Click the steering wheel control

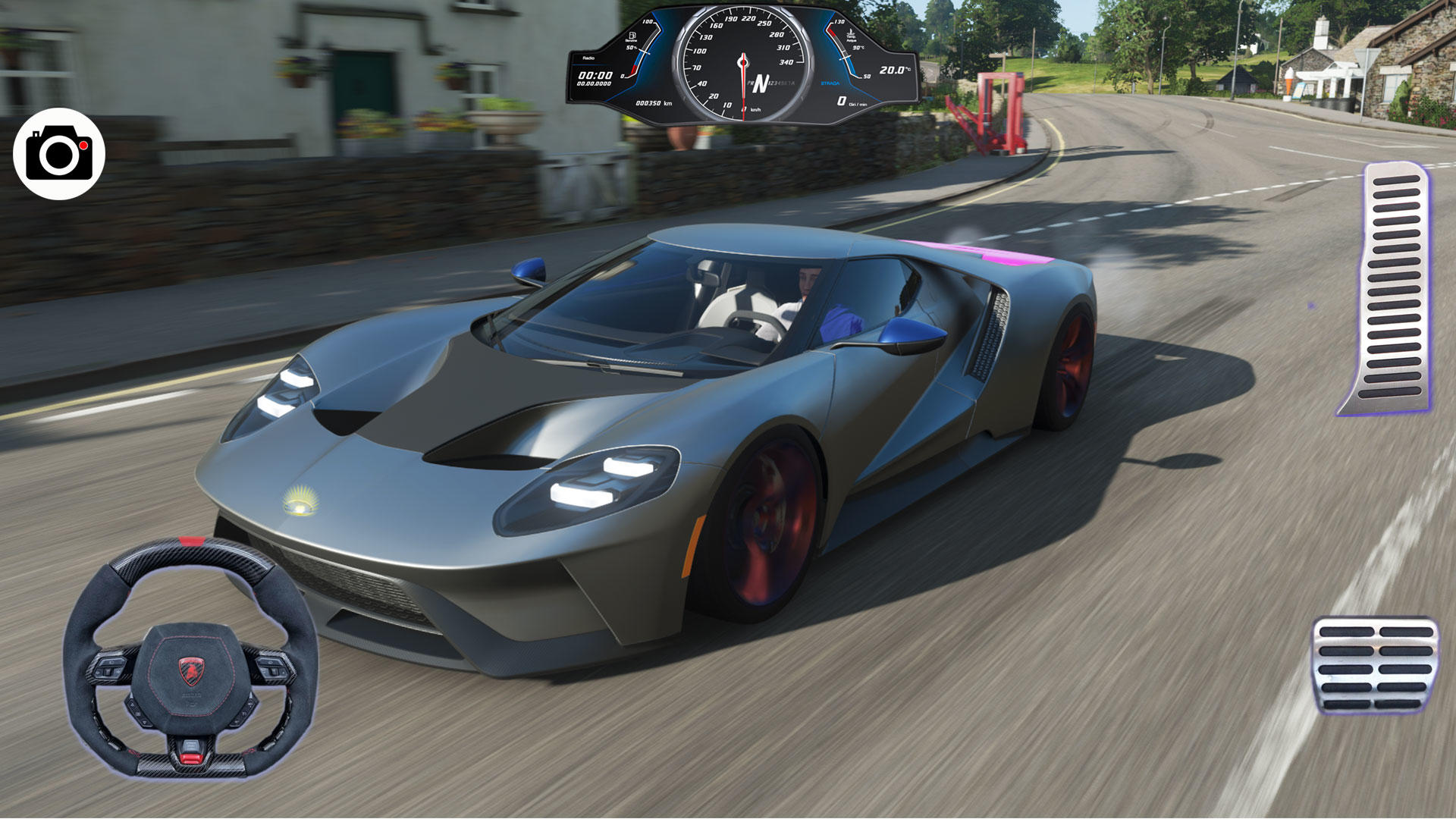coord(190,658)
